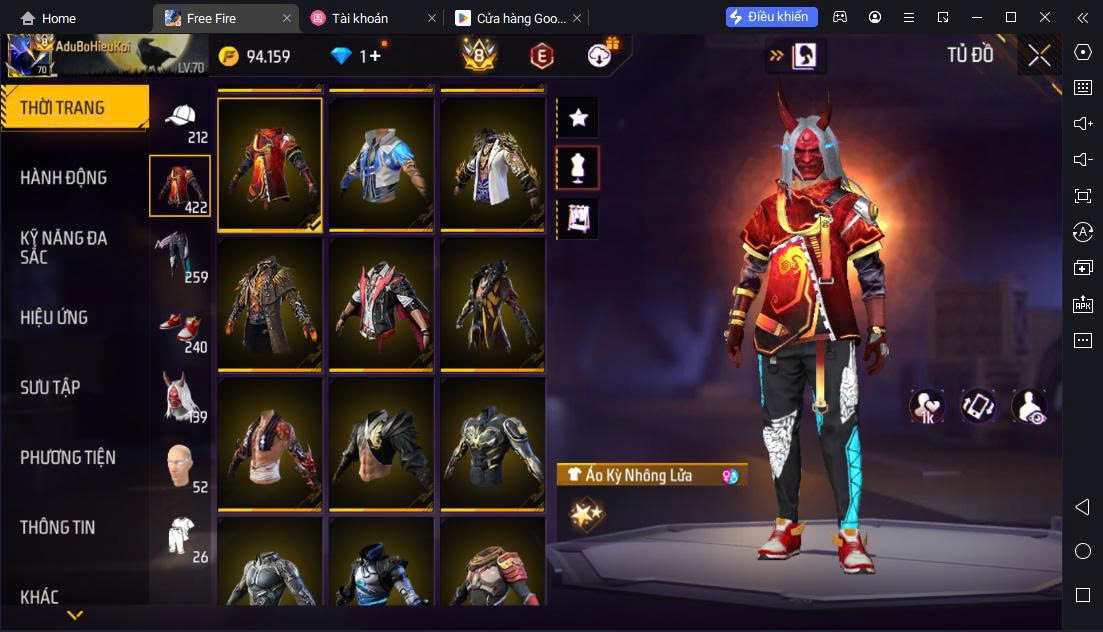
Task: Open the SƯU TẬP section
Action: click(x=50, y=388)
